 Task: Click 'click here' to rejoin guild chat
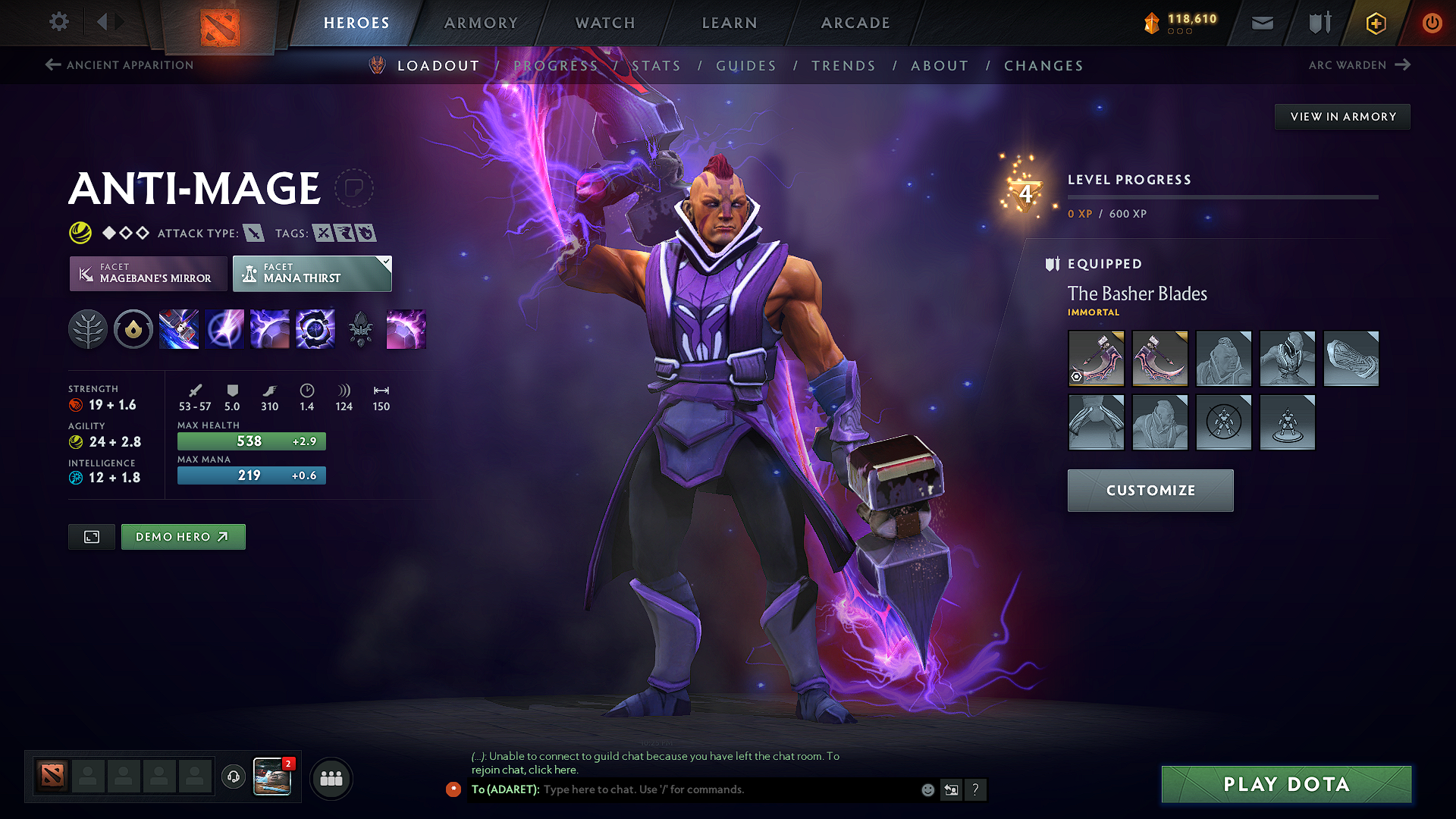pos(553,769)
